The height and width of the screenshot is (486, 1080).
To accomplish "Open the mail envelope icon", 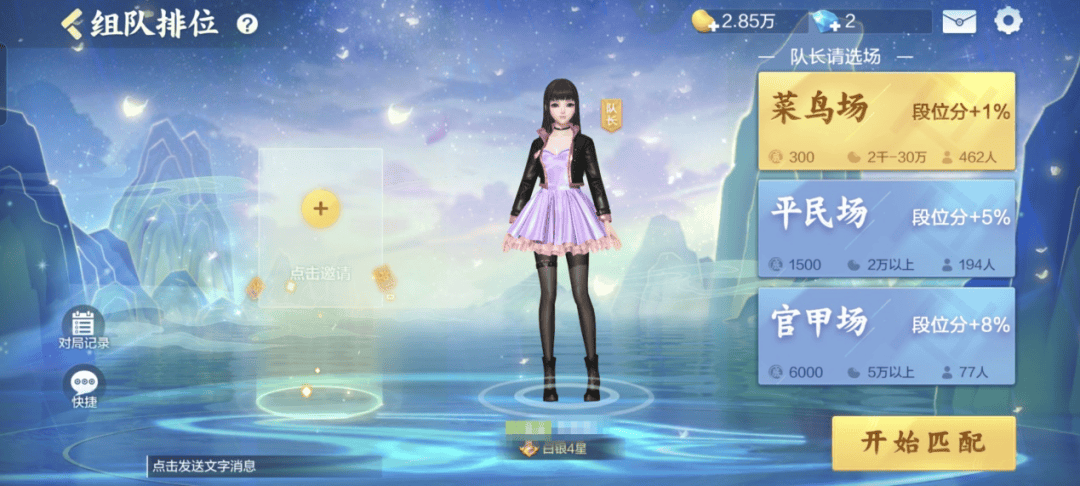I will [959, 21].
